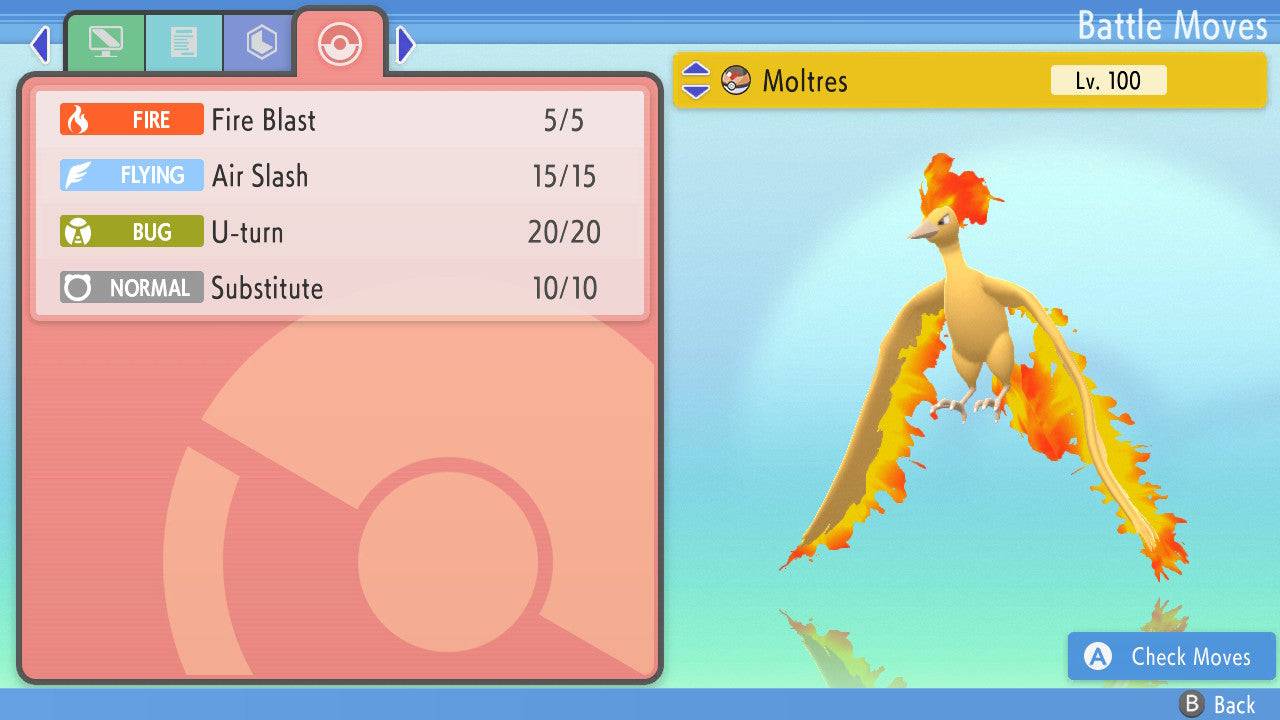Screen dimensions: 1280x720
Task: Click the Poké Ball icon next to Moltres
Action: point(736,80)
